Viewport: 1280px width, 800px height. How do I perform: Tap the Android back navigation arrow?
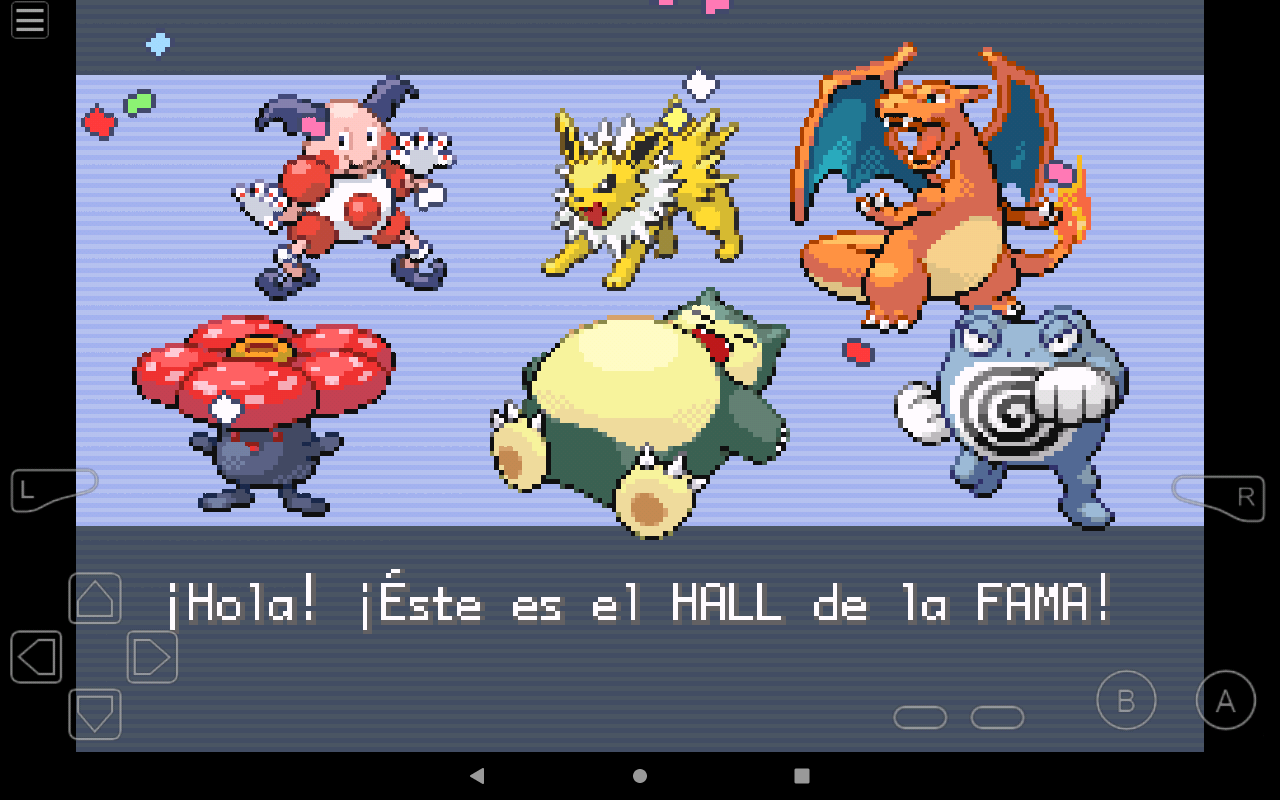tap(477, 776)
